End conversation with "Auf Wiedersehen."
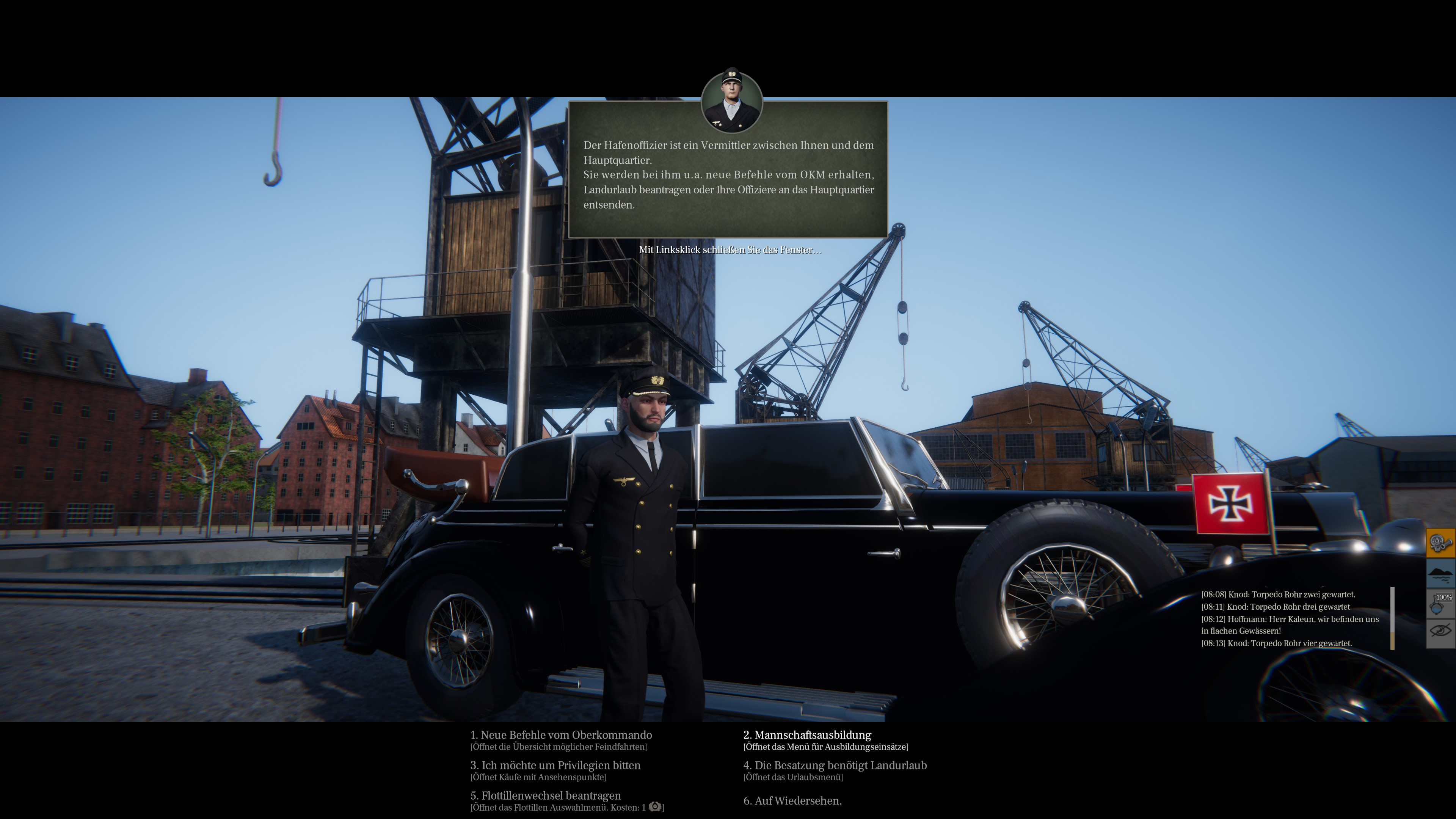The height and width of the screenshot is (819, 1456). point(792,801)
